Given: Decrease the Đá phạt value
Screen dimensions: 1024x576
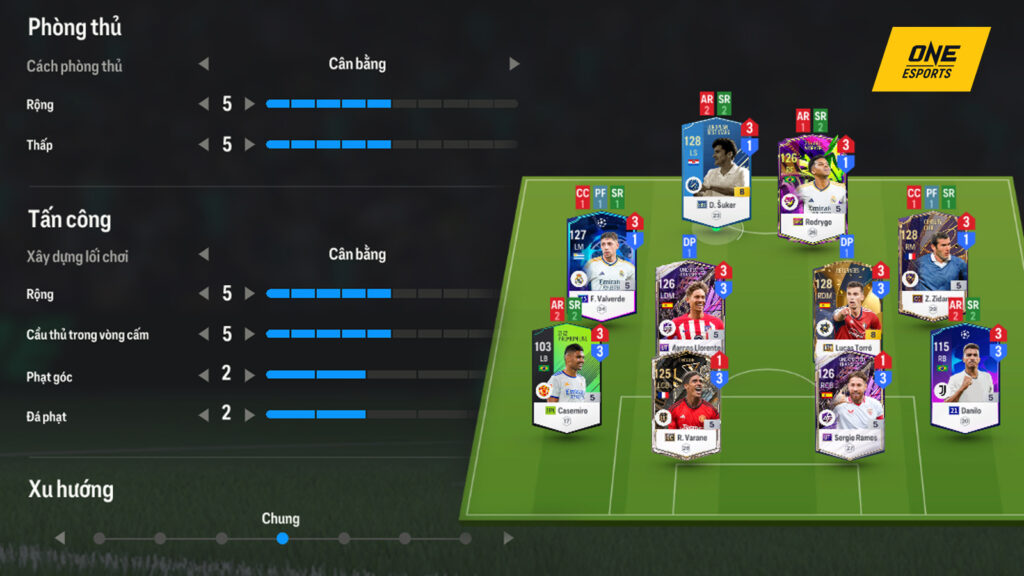Looking at the screenshot, I should click(204, 414).
